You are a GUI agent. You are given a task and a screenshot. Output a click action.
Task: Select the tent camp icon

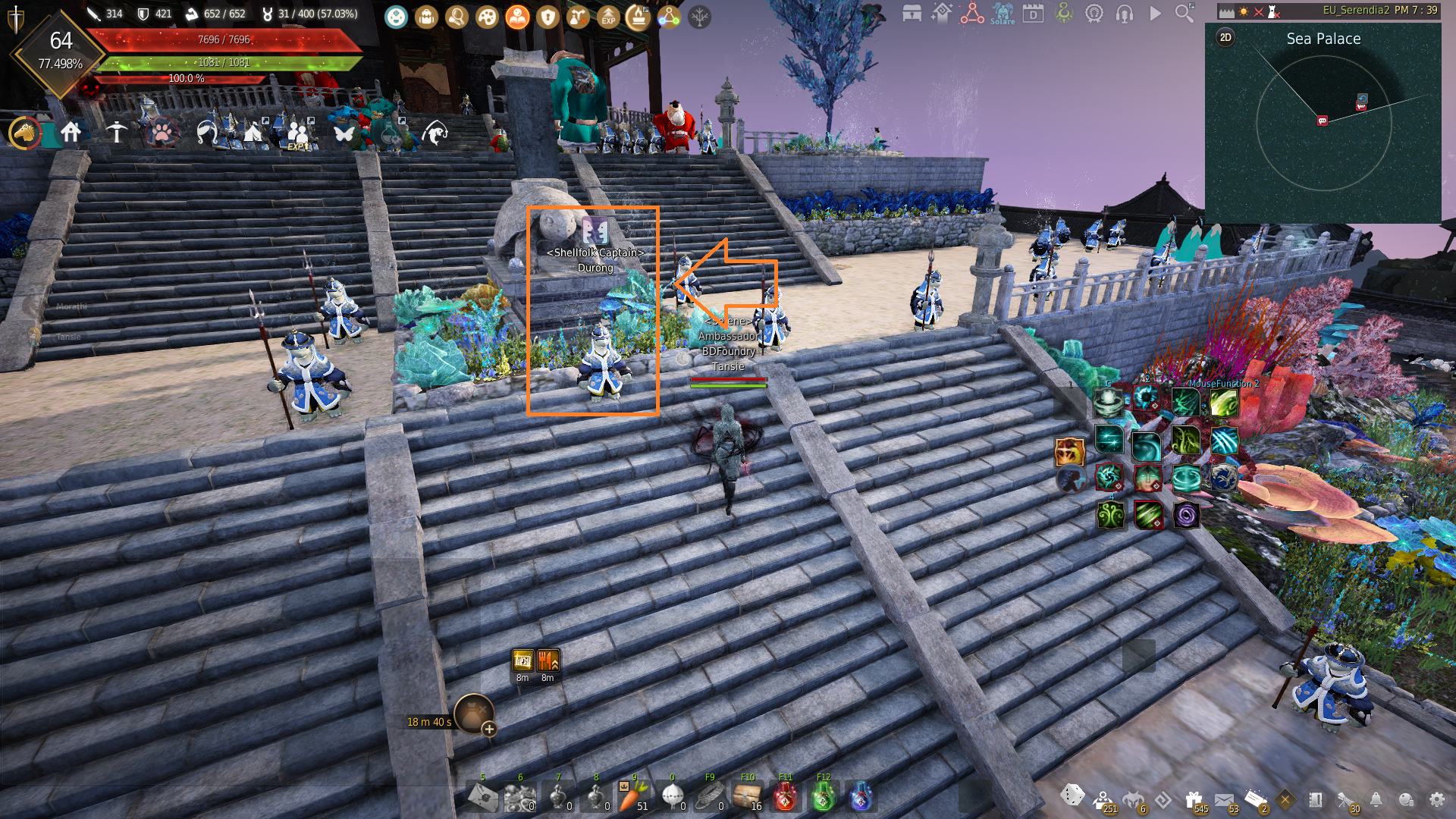point(253,133)
